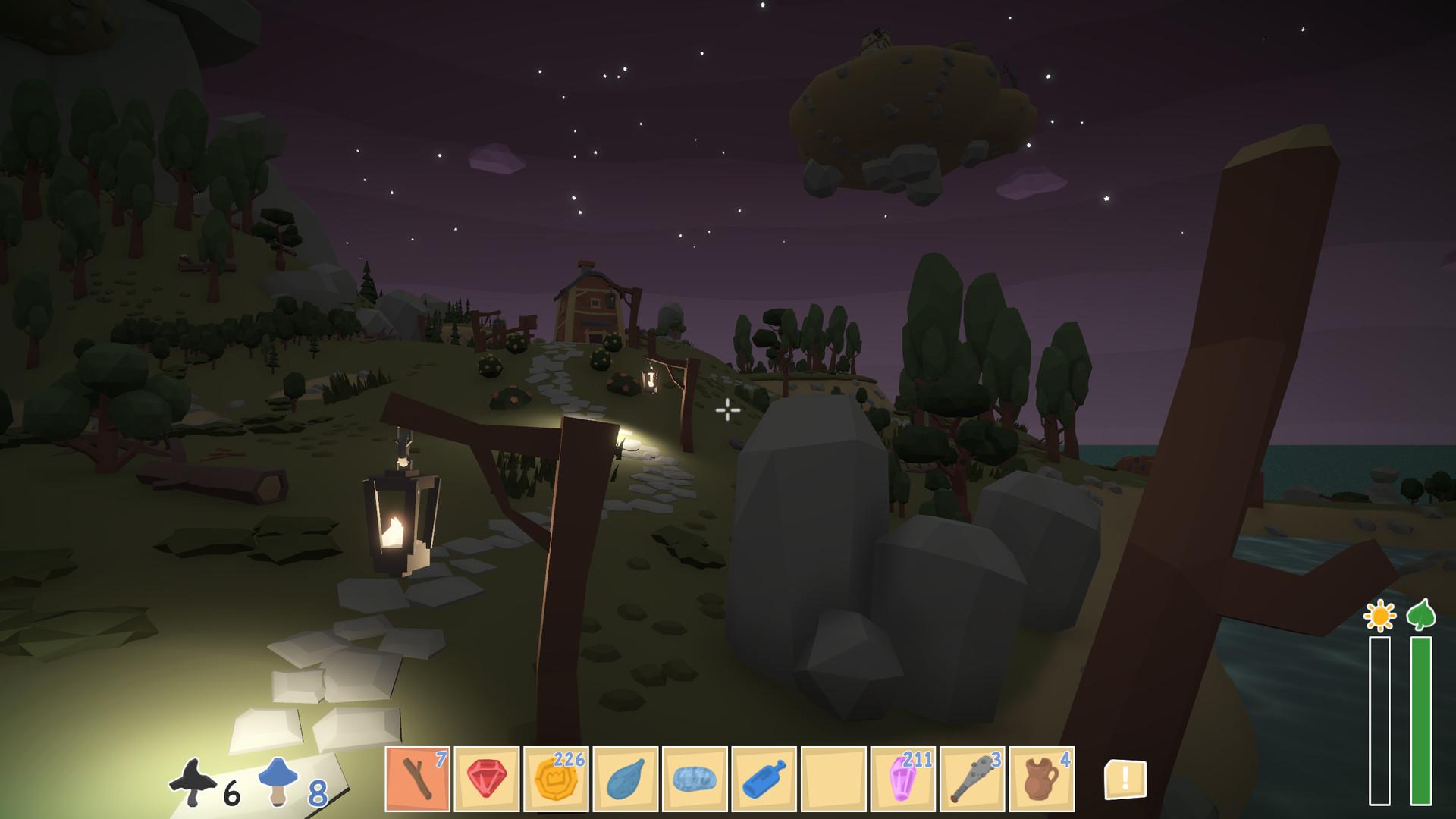This screenshot has height=819, width=1456.
Task: Select the pale blue striped stone slot
Action: coord(695,779)
